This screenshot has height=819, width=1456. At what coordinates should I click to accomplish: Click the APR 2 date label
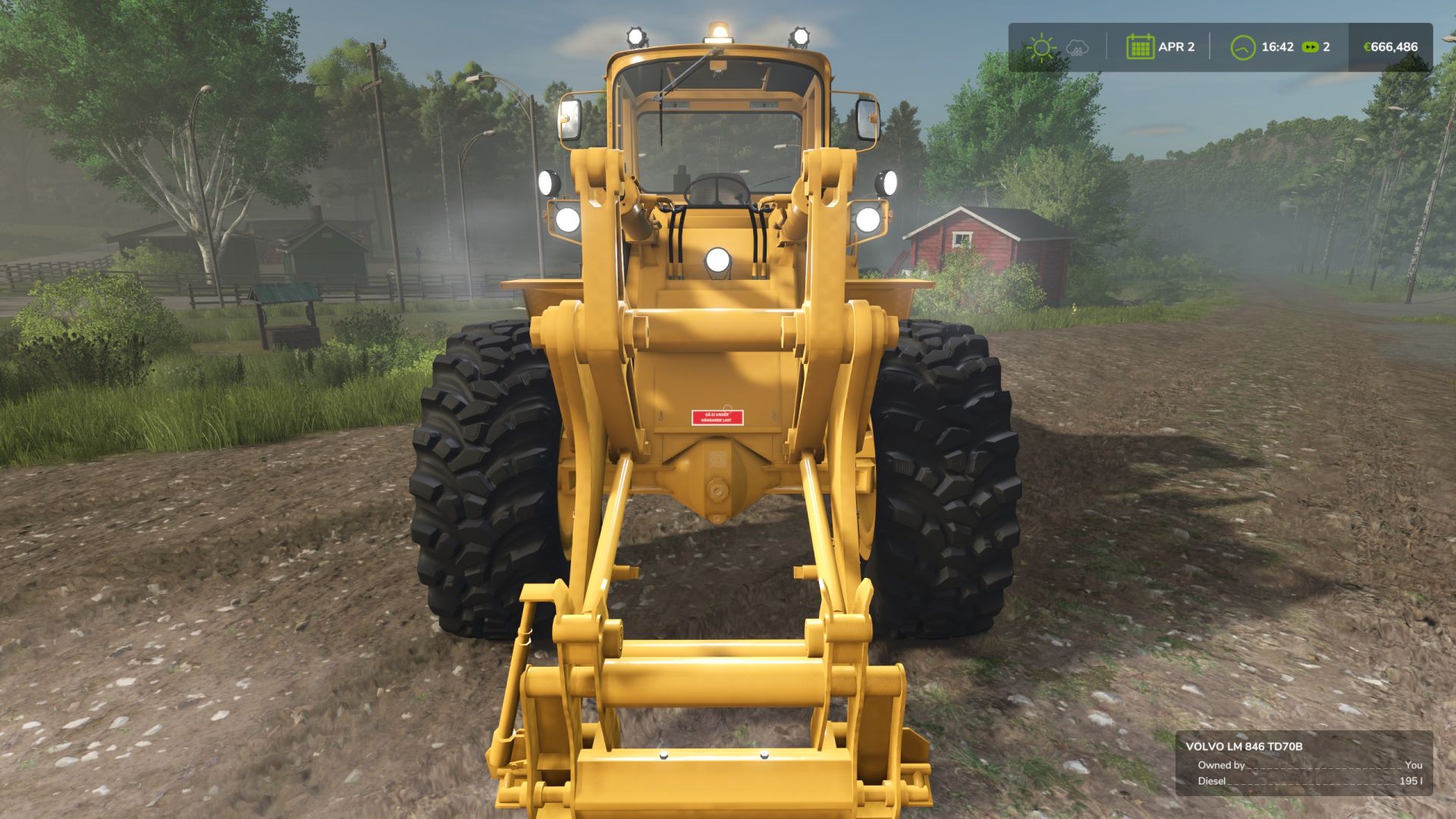coord(1177,47)
